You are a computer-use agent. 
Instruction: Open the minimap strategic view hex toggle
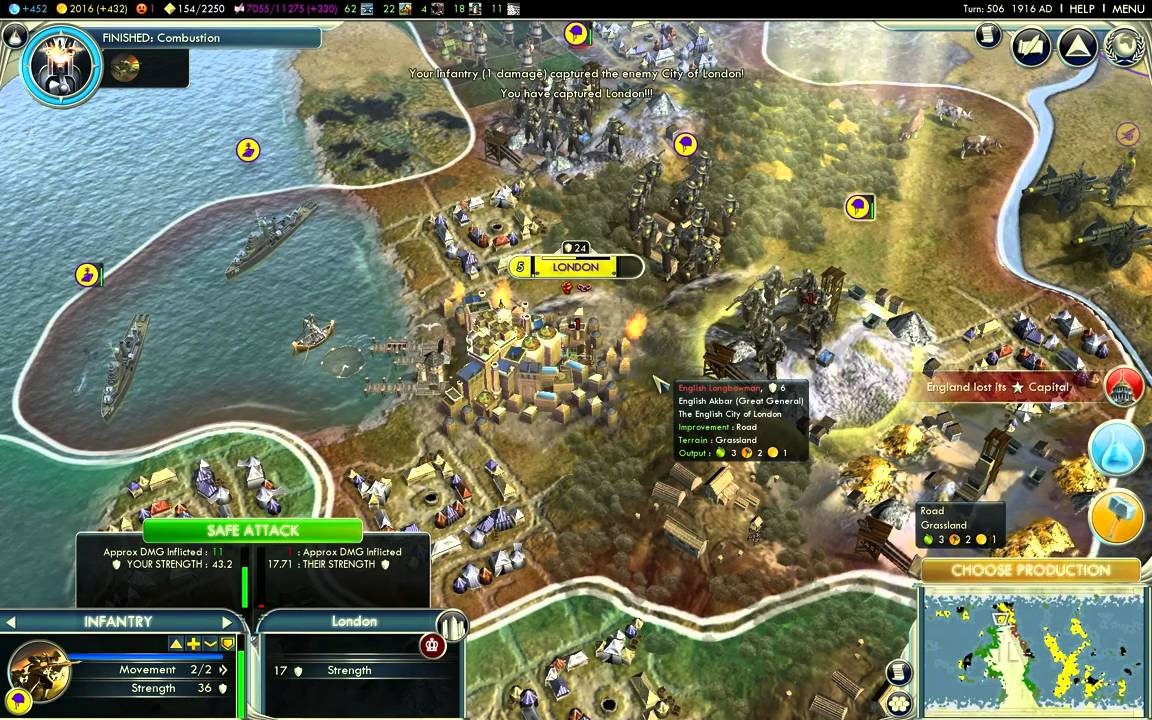point(899,703)
